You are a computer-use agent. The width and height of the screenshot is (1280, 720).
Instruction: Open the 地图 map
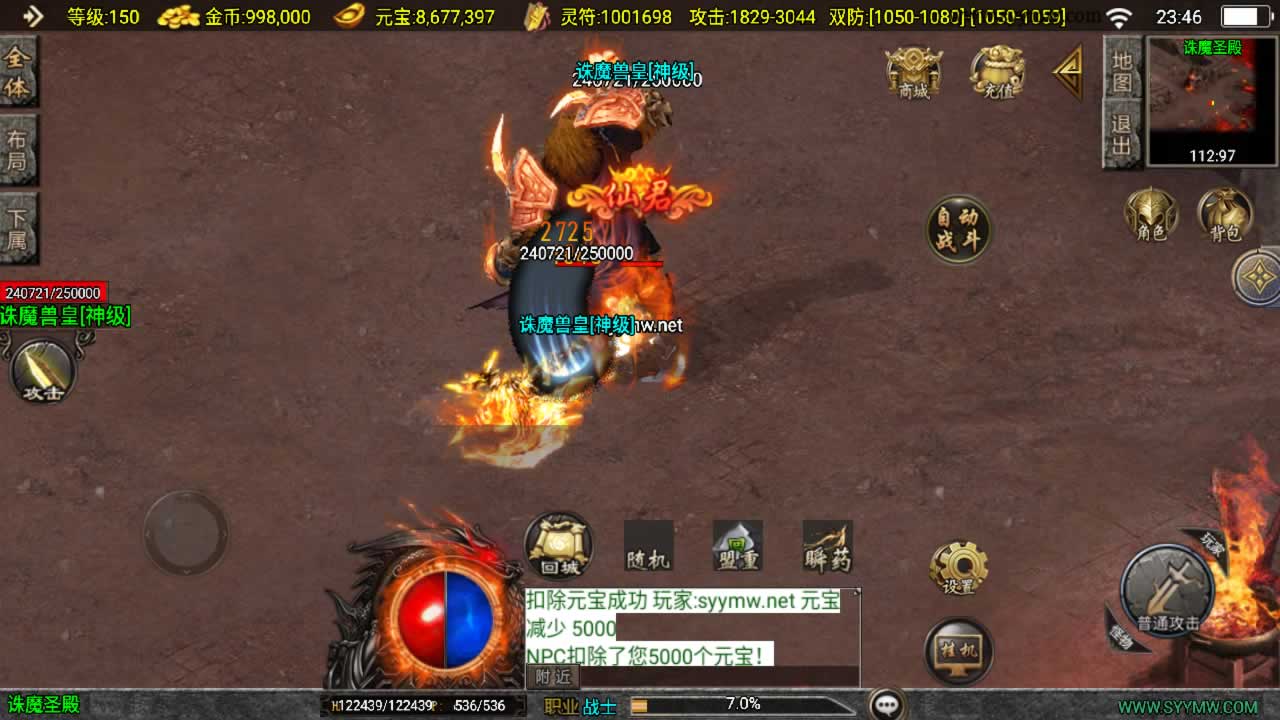1122,70
